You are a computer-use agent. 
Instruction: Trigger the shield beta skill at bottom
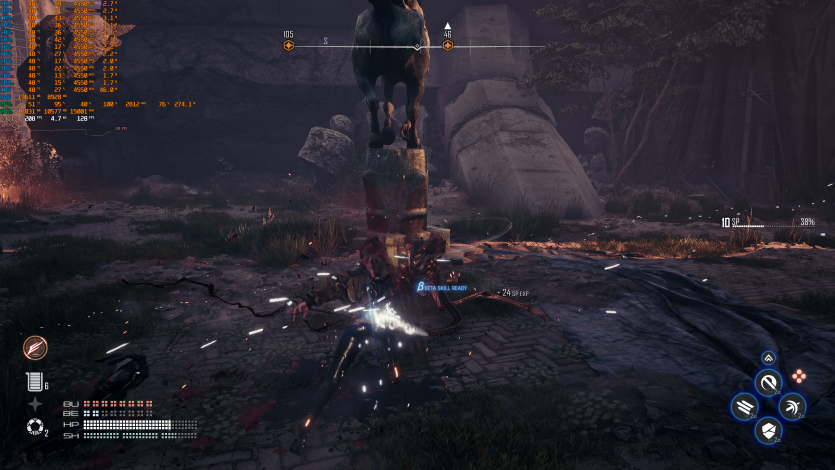coord(768,430)
